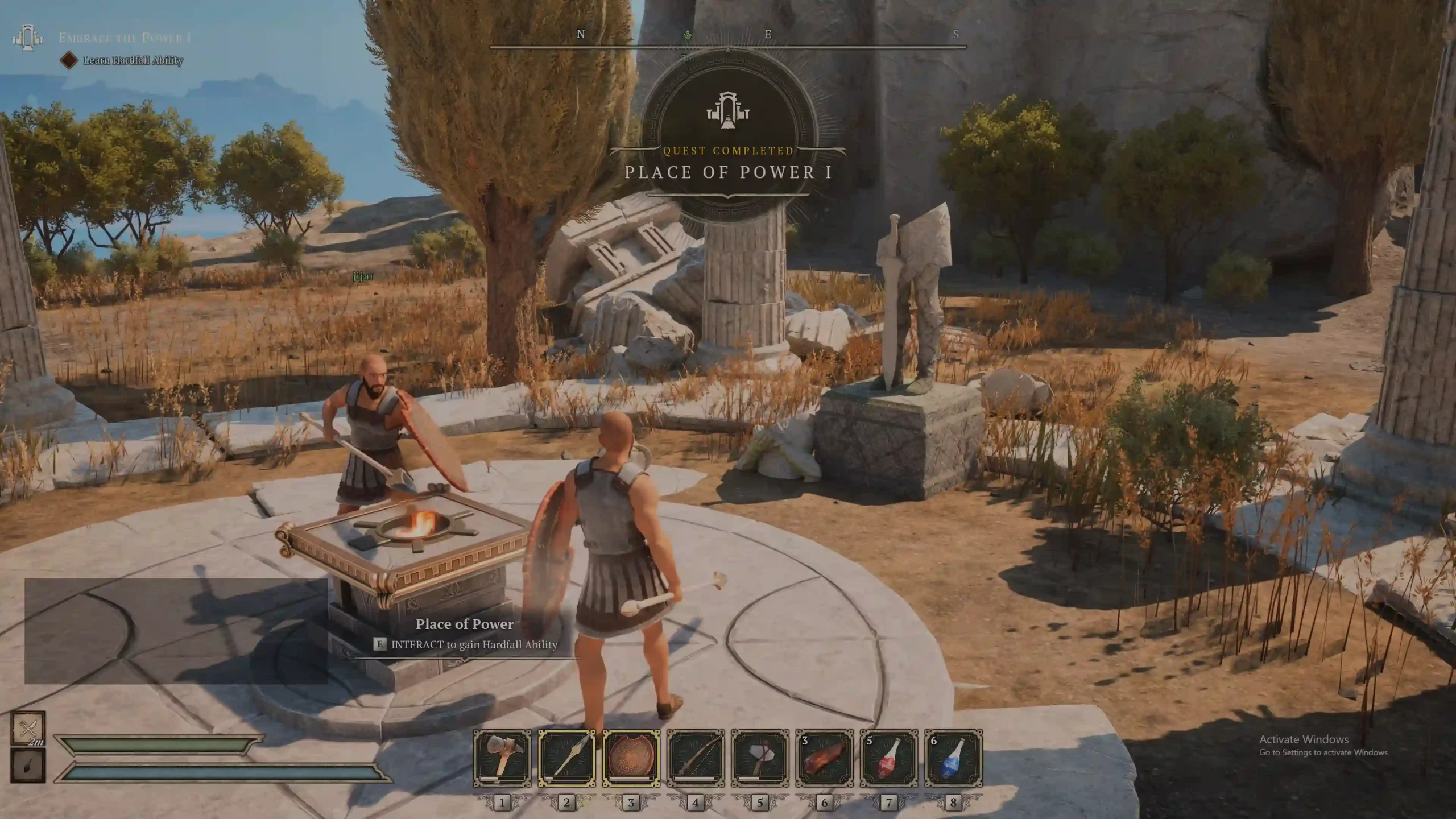Click the dark feather status icon
Viewport: 1456px width, 819px height.
tap(28, 766)
